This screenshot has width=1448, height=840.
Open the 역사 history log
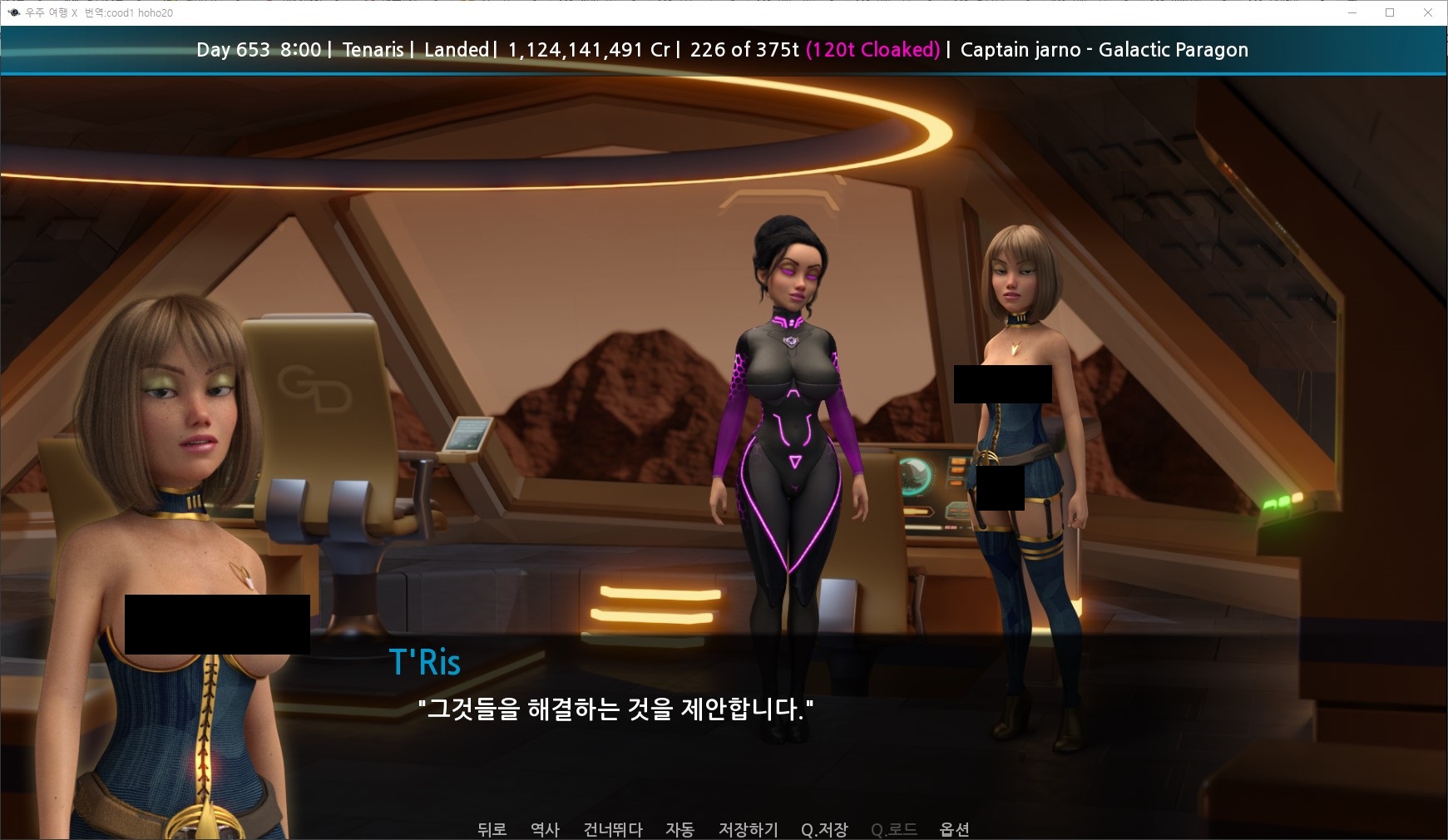pos(545,829)
